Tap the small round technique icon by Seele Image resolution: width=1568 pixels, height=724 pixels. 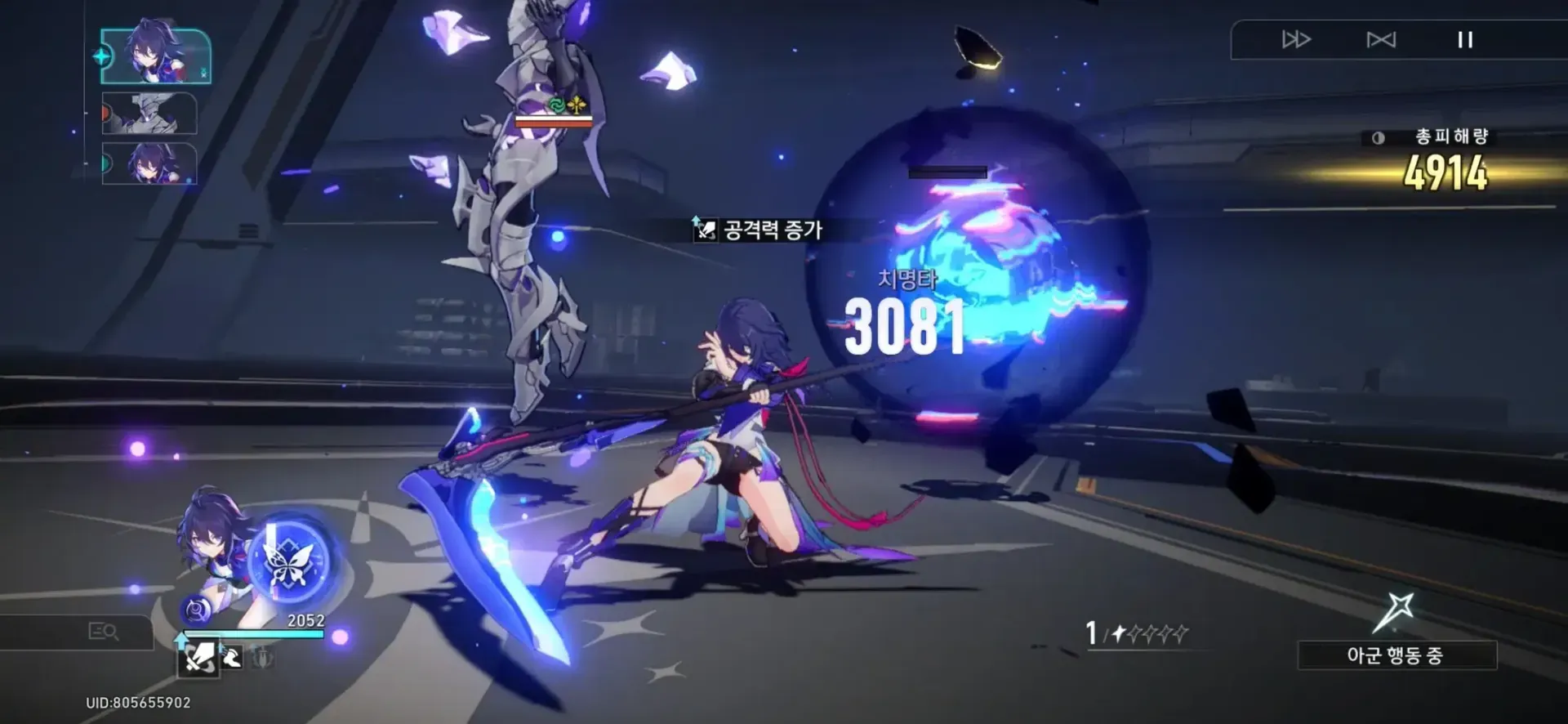tap(196, 610)
